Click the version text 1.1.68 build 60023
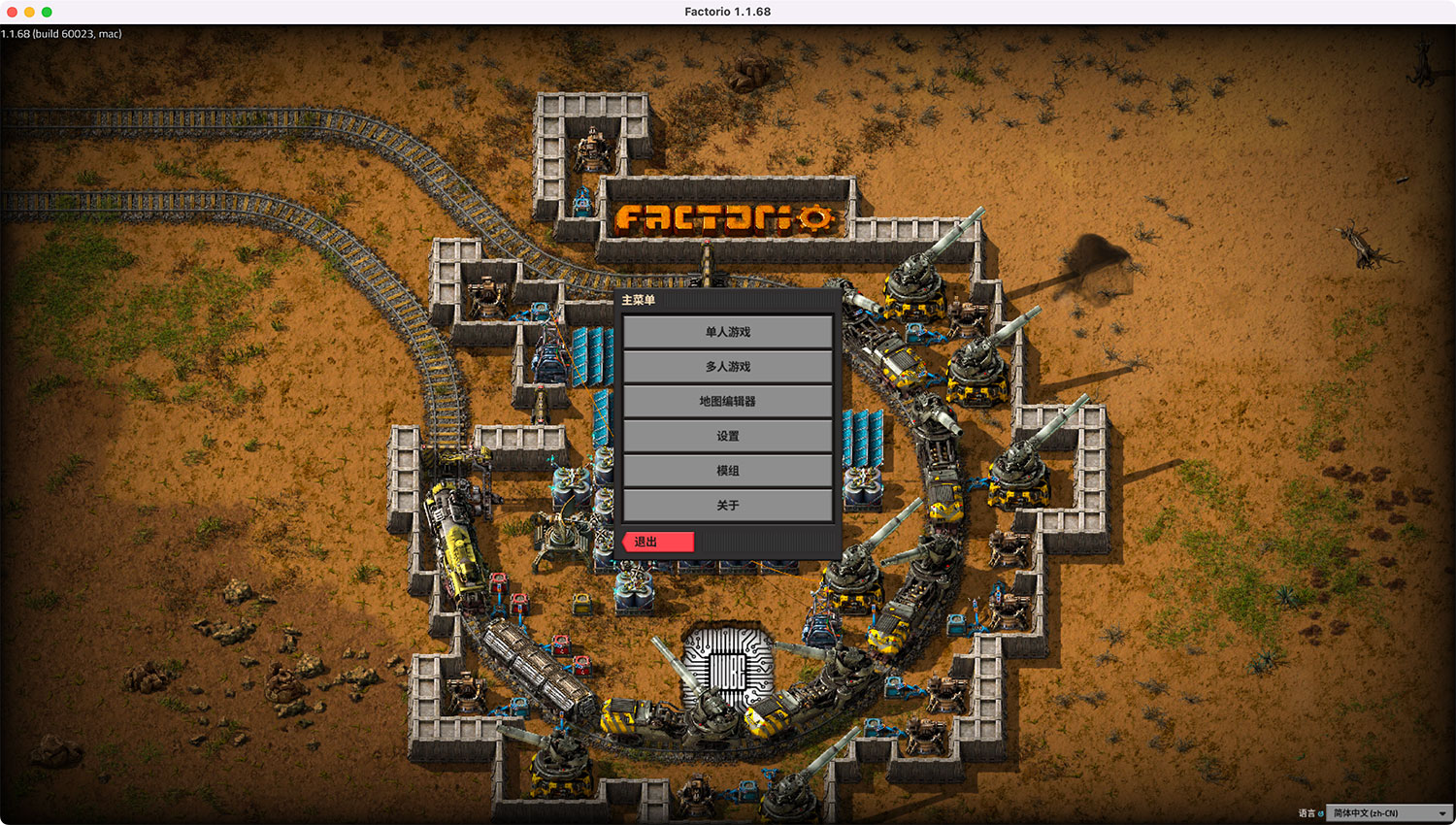Screen dimensions: 1456x825 (x=60, y=32)
